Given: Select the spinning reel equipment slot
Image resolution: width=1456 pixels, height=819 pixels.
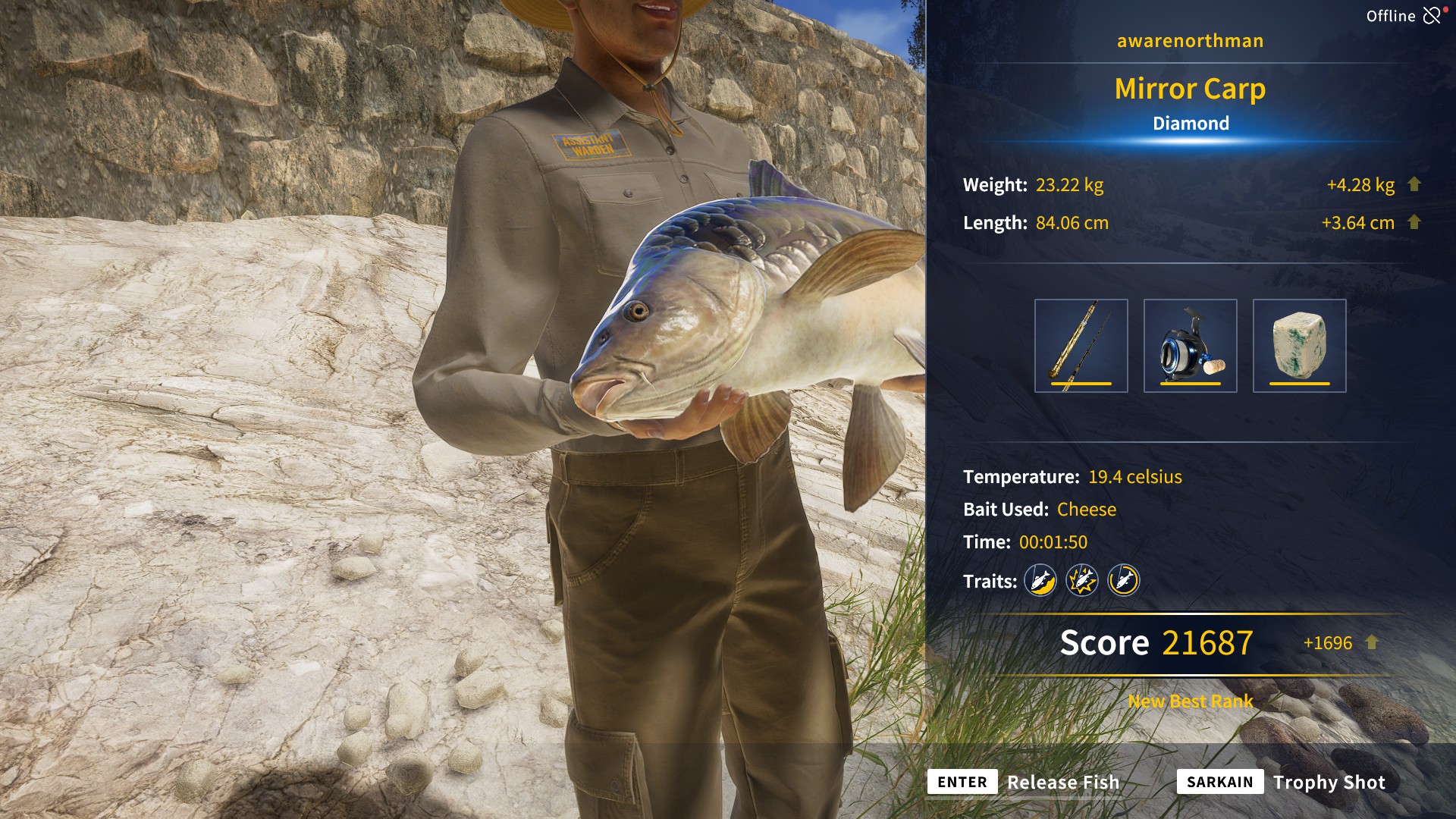Looking at the screenshot, I should pyautogui.click(x=1191, y=345).
